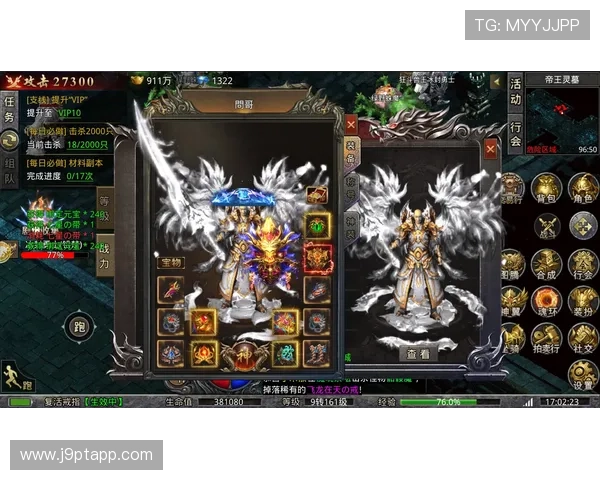Screen dimensions: 600x480
Task: Select the 任务 quest tab
Action: pyautogui.click(x=9, y=110)
